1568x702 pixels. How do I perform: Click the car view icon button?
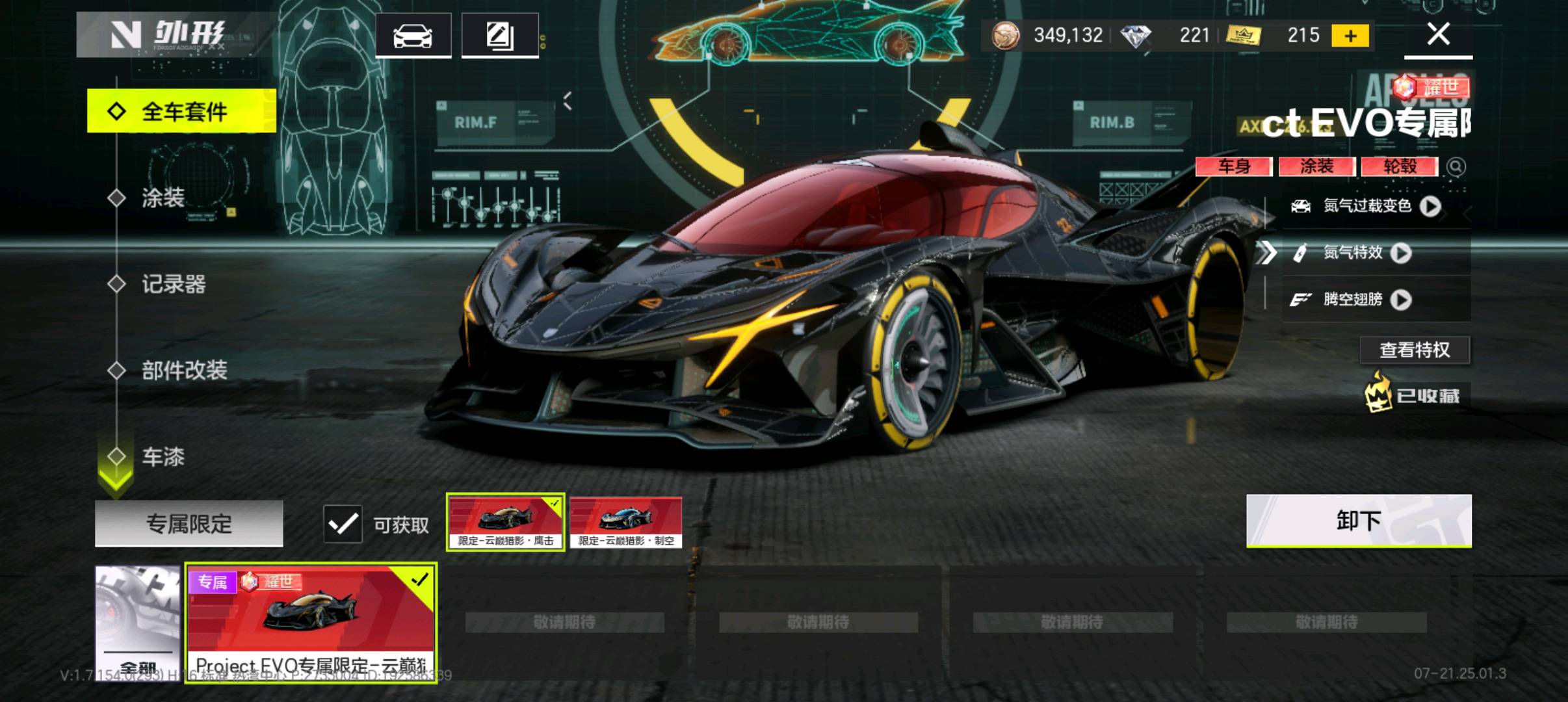[413, 36]
